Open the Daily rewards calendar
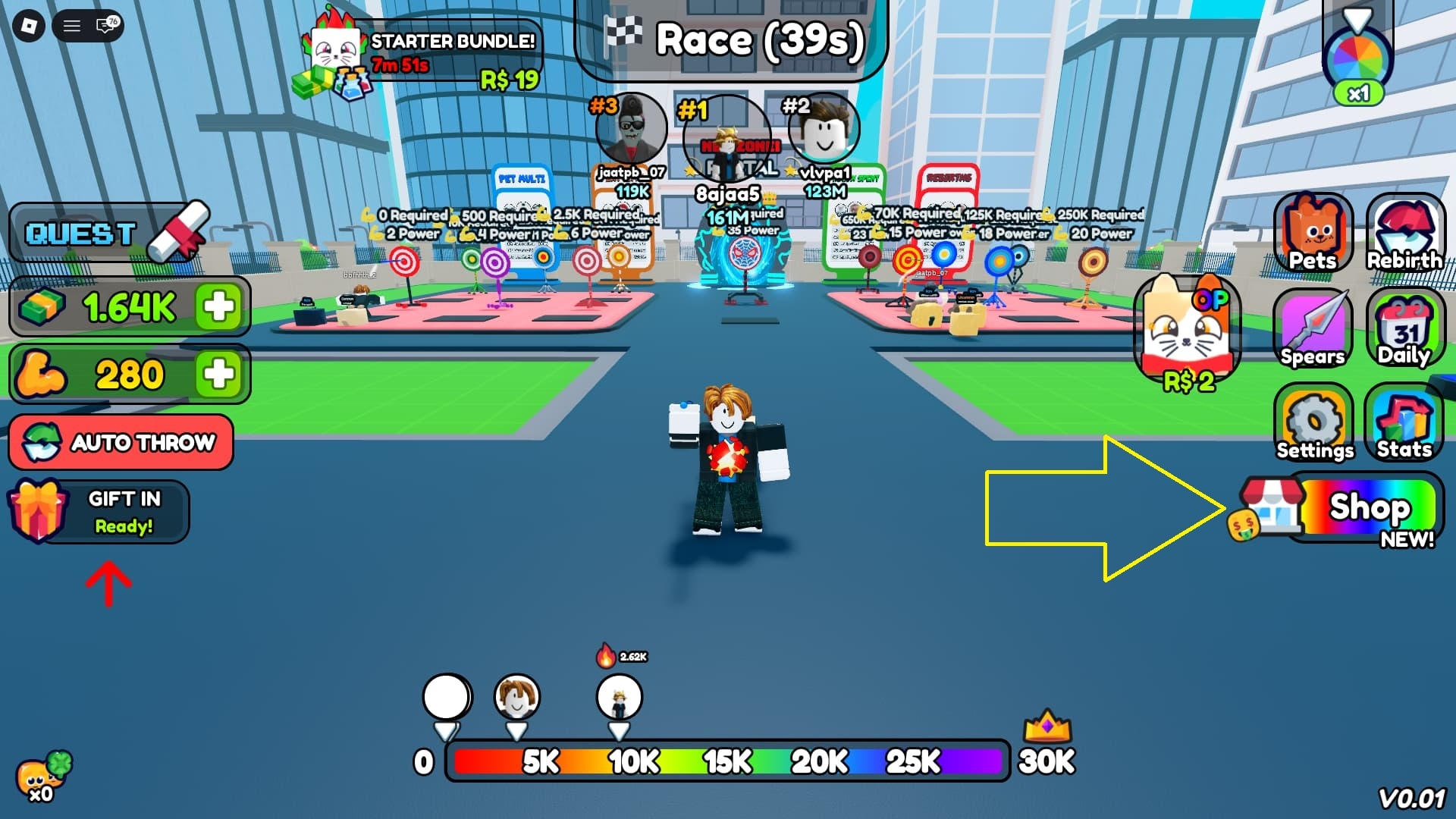 1404,328
